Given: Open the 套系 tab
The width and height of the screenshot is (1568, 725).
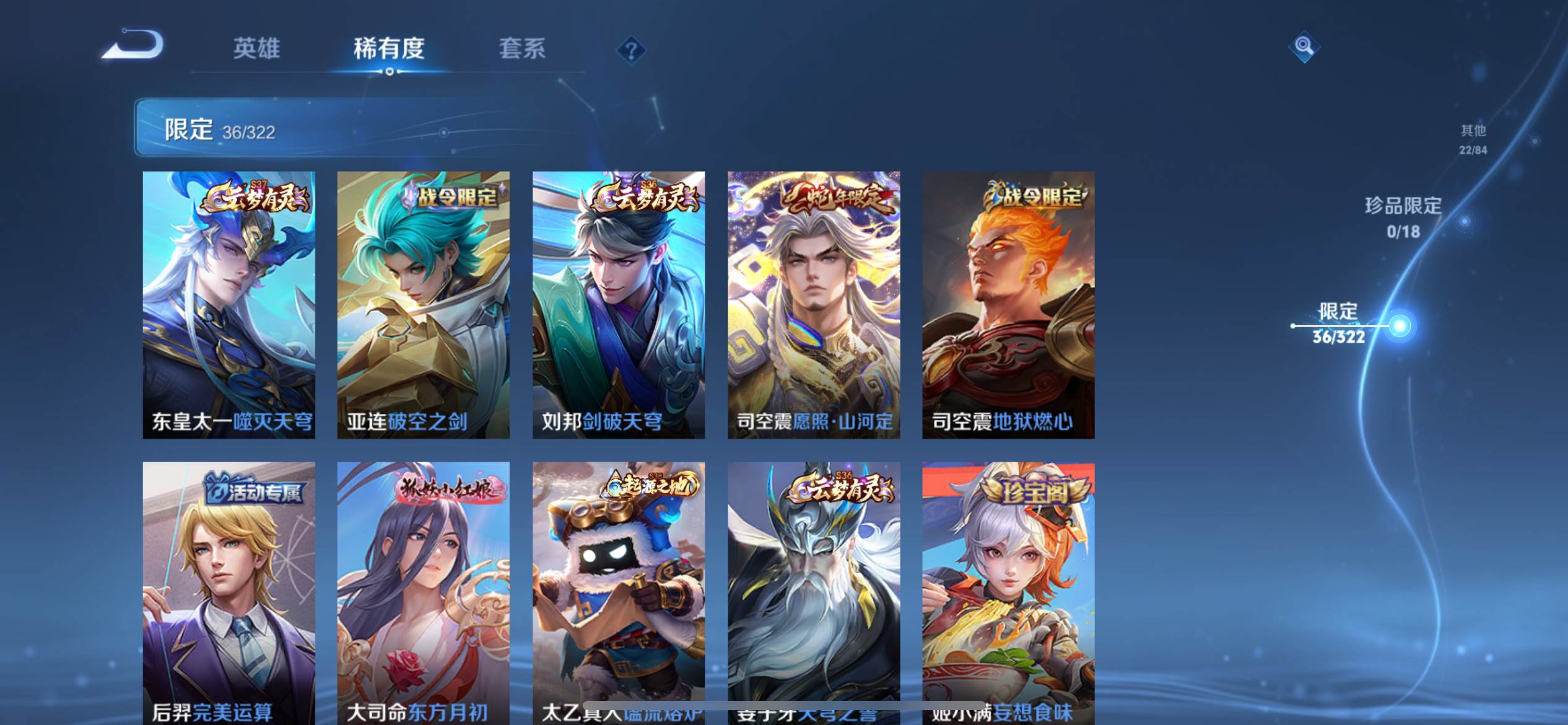Looking at the screenshot, I should tap(522, 48).
